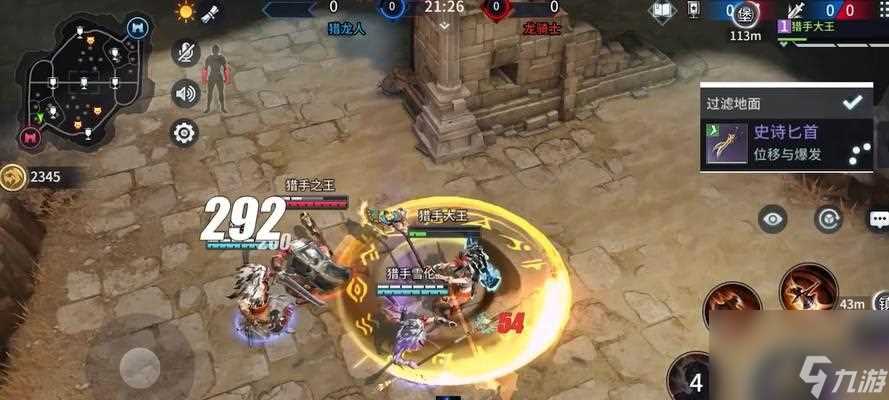The width and height of the screenshot is (889, 400).
Task: Open the chat speech bubble
Action: pos(879,219)
